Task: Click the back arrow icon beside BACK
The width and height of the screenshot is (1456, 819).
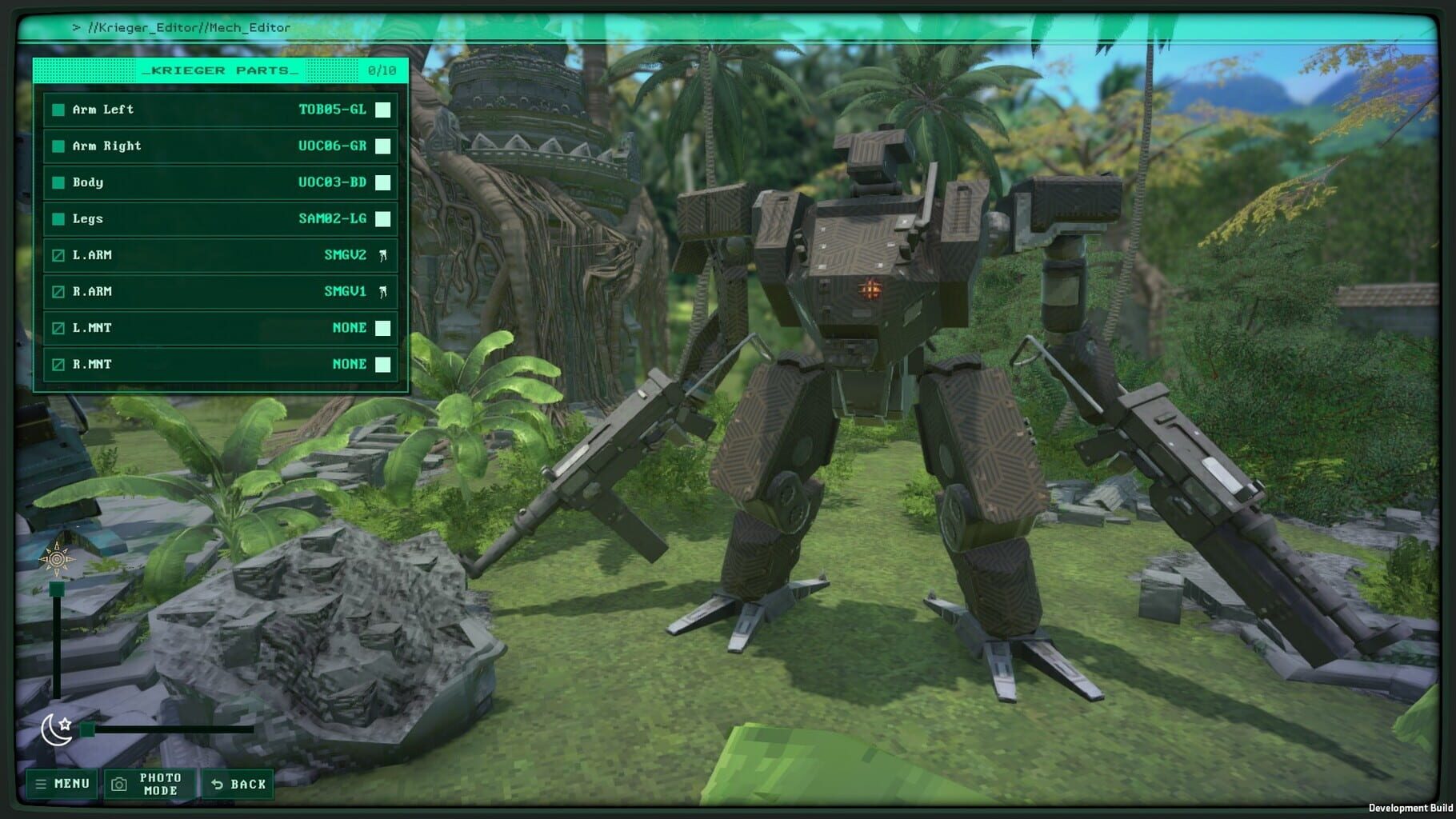Action: (217, 784)
